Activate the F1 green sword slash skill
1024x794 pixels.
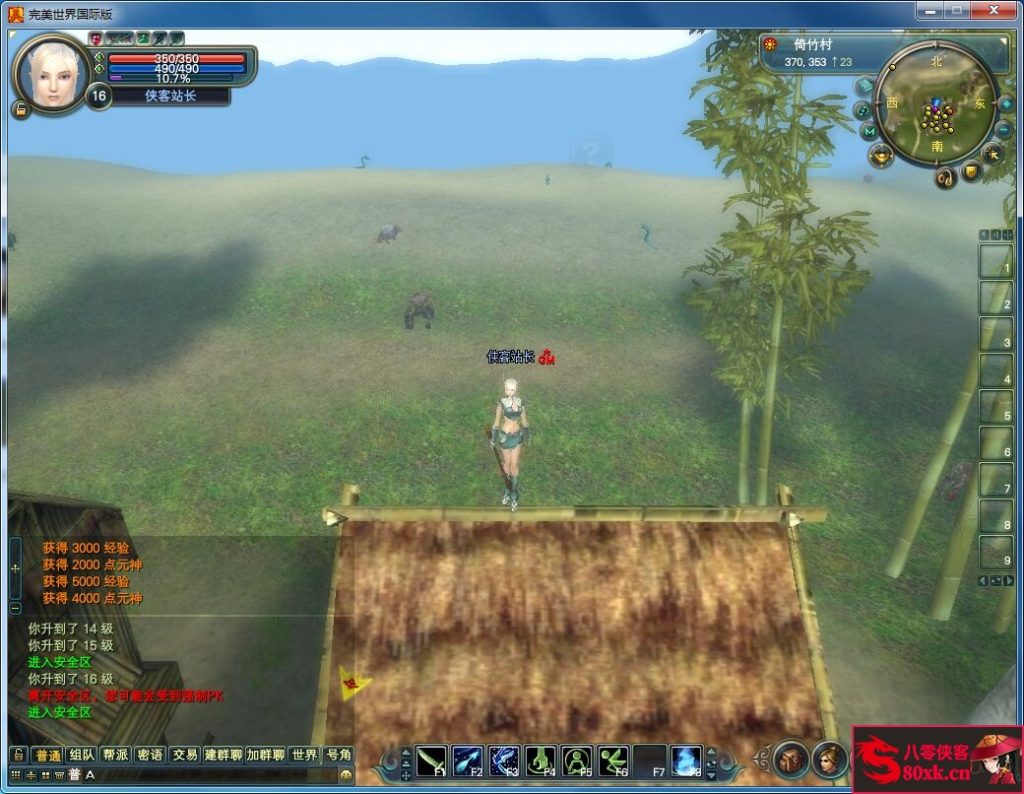(x=432, y=760)
